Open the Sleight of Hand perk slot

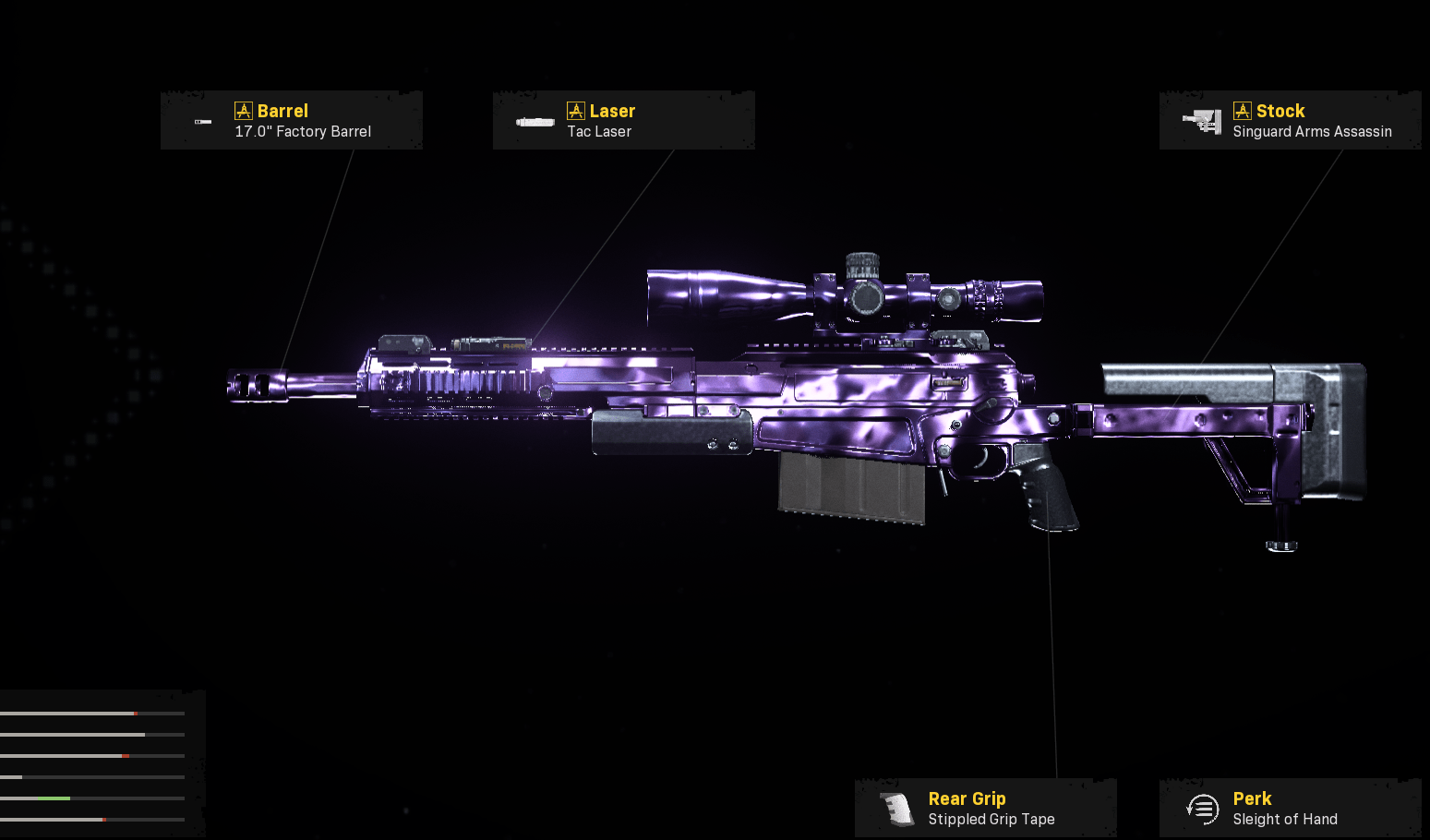(1290, 809)
